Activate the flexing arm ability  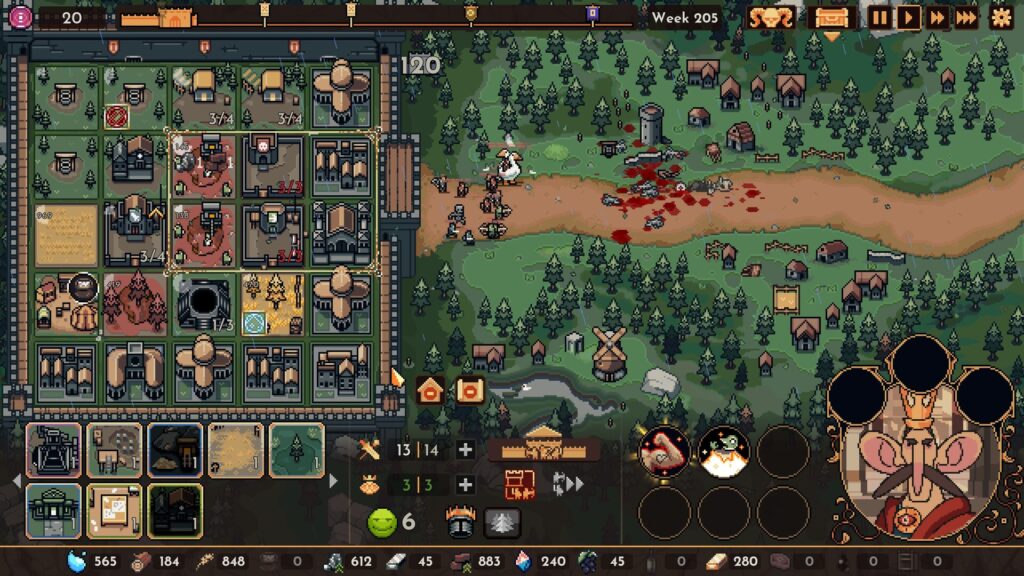pos(664,452)
